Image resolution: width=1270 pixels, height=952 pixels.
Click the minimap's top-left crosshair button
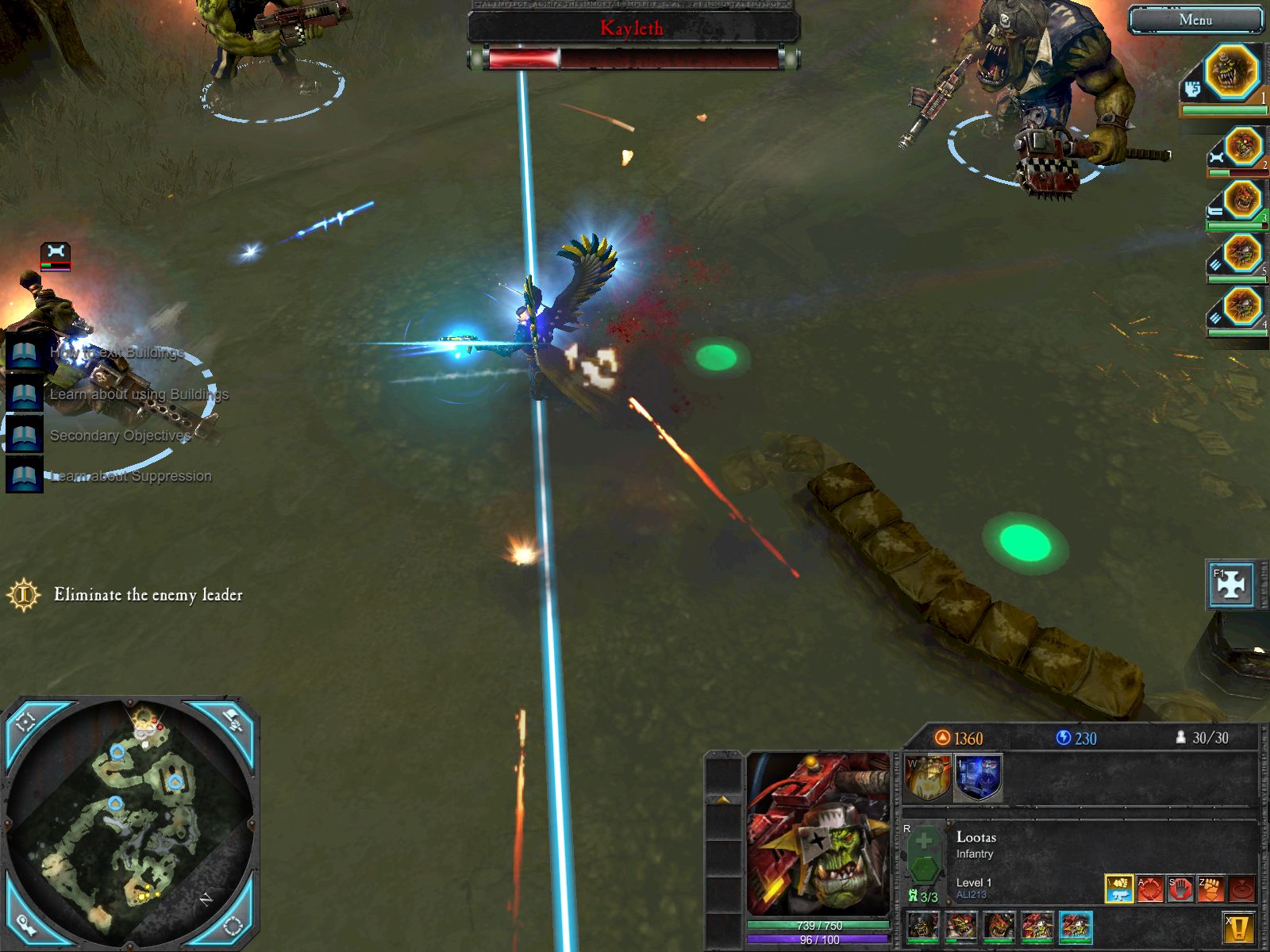[25, 720]
